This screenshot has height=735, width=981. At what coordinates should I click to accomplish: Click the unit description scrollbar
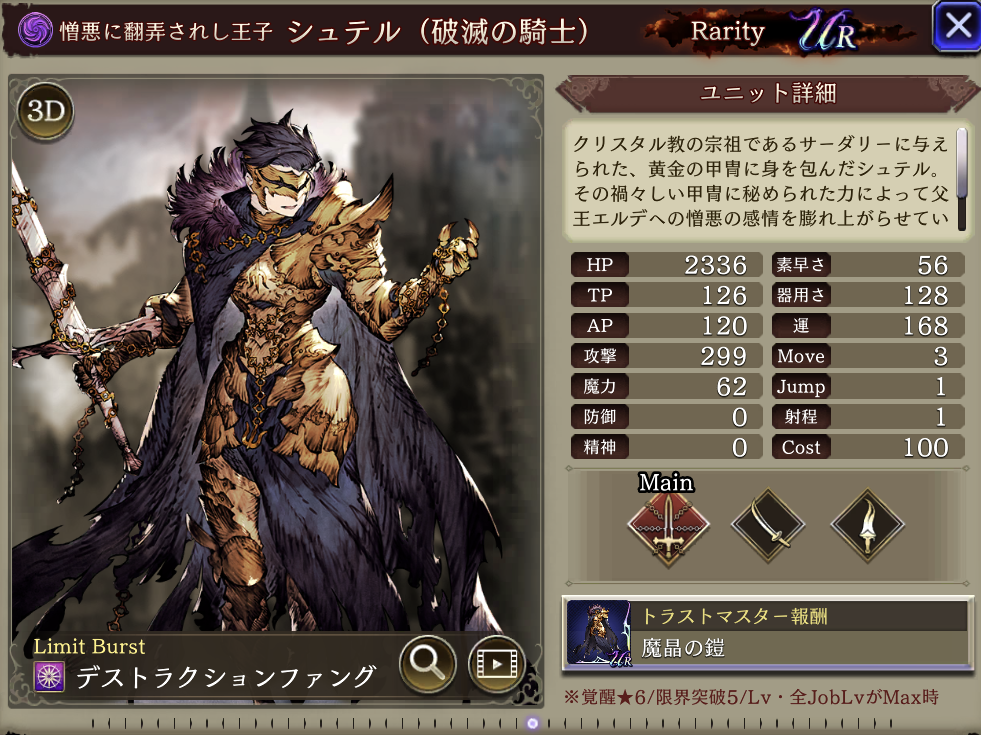point(962,163)
